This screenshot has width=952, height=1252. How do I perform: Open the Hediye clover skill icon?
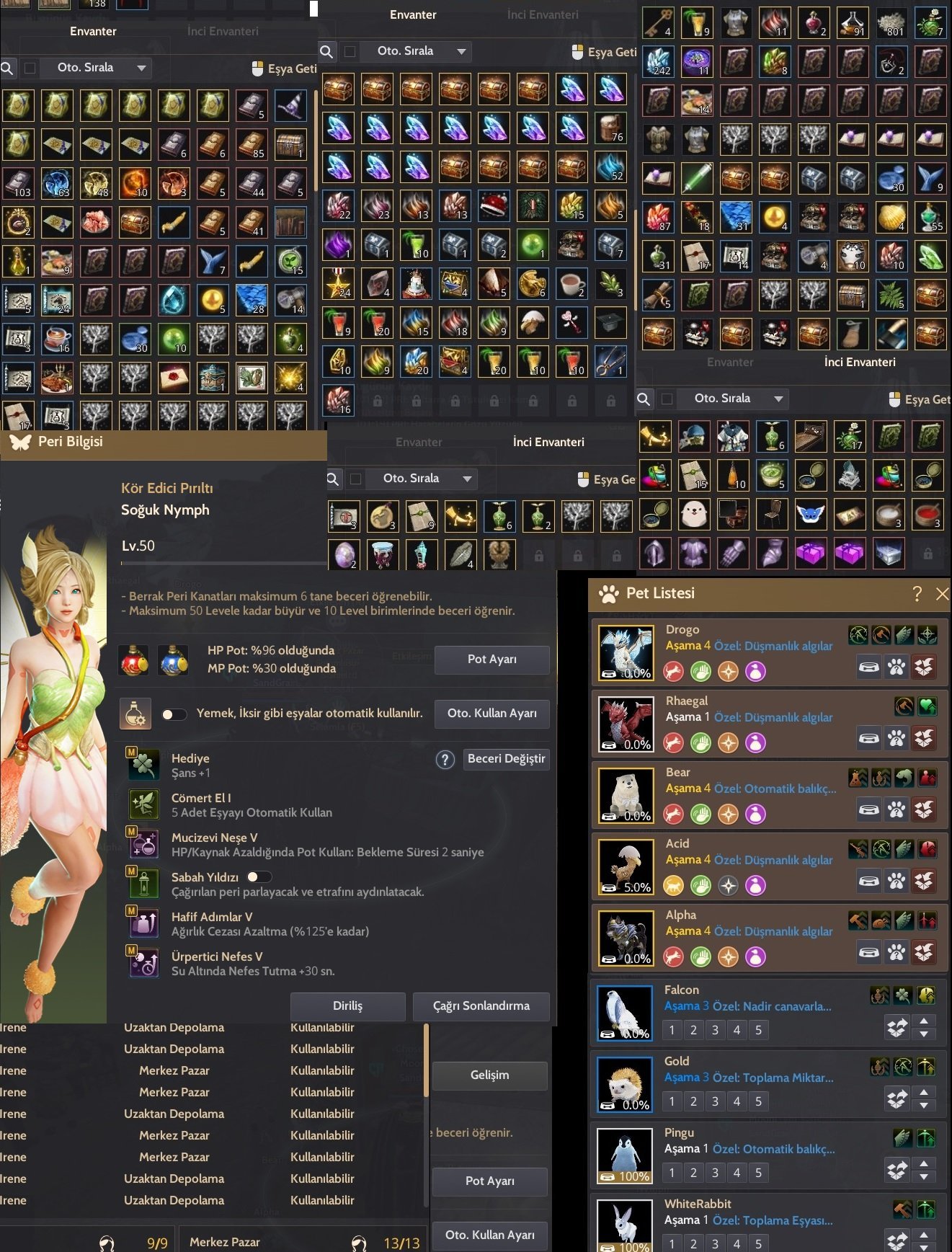coord(144,764)
